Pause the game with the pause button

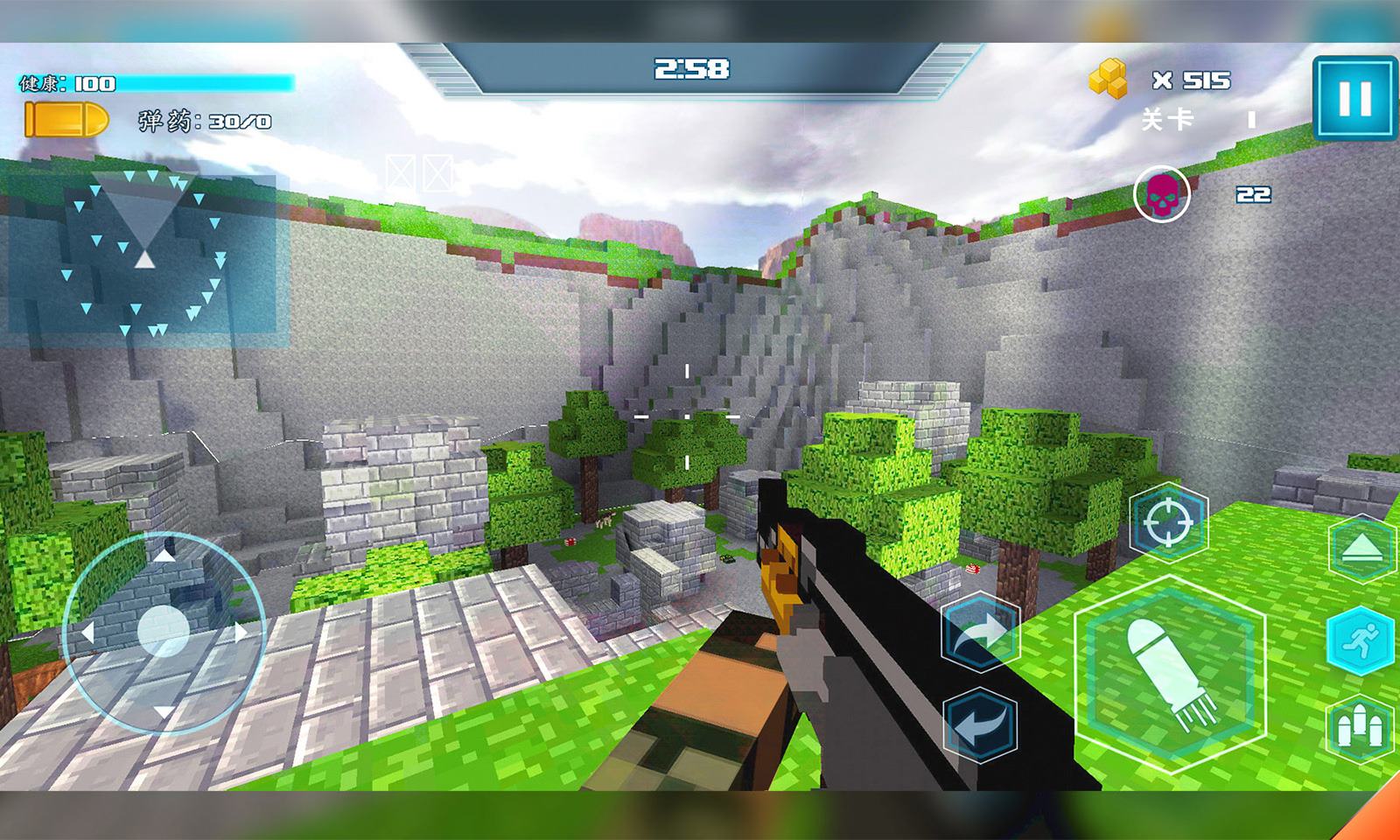pyautogui.click(x=1354, y=98)
